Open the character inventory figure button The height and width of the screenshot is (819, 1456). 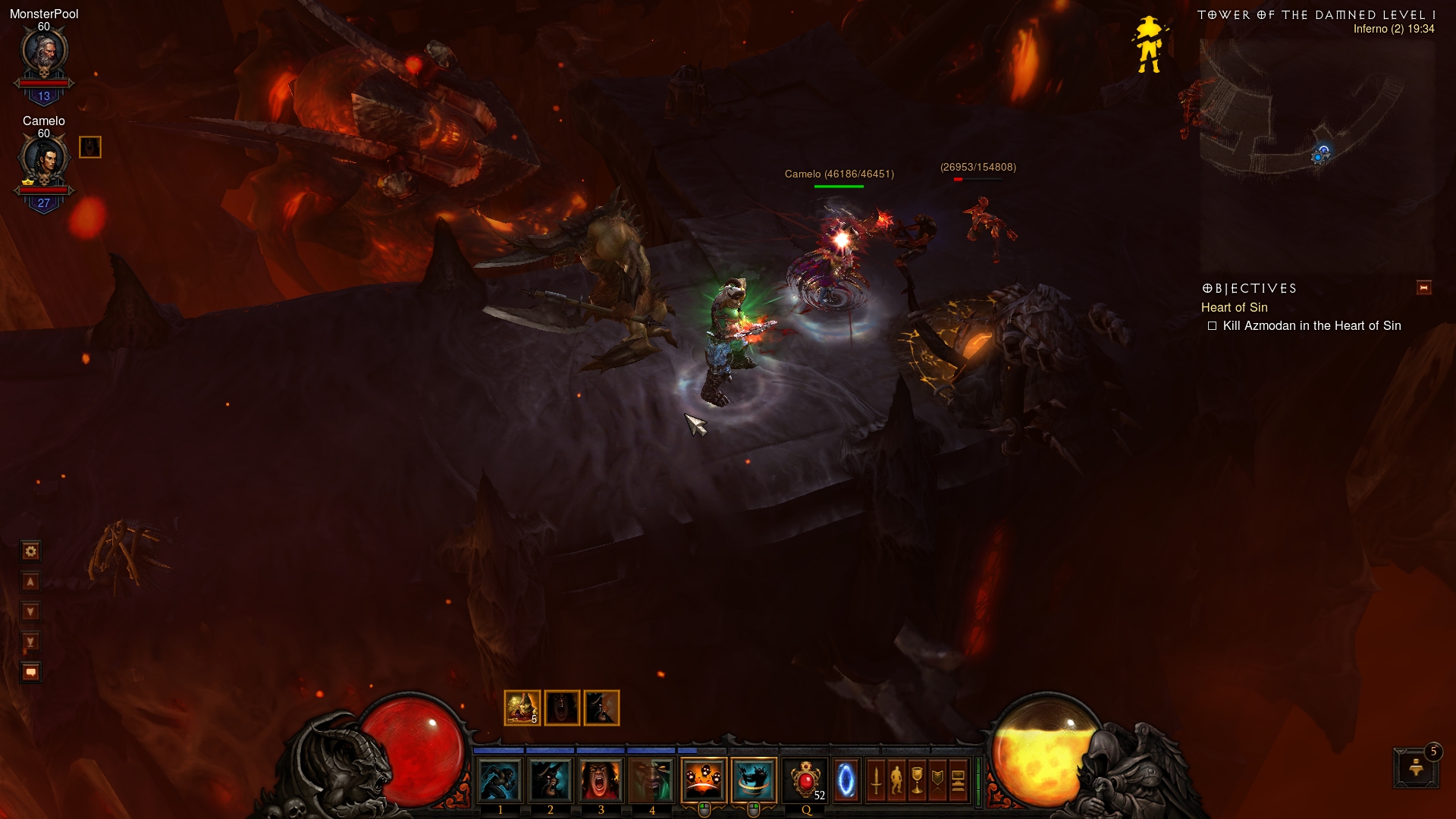click(x=897, y=780)
